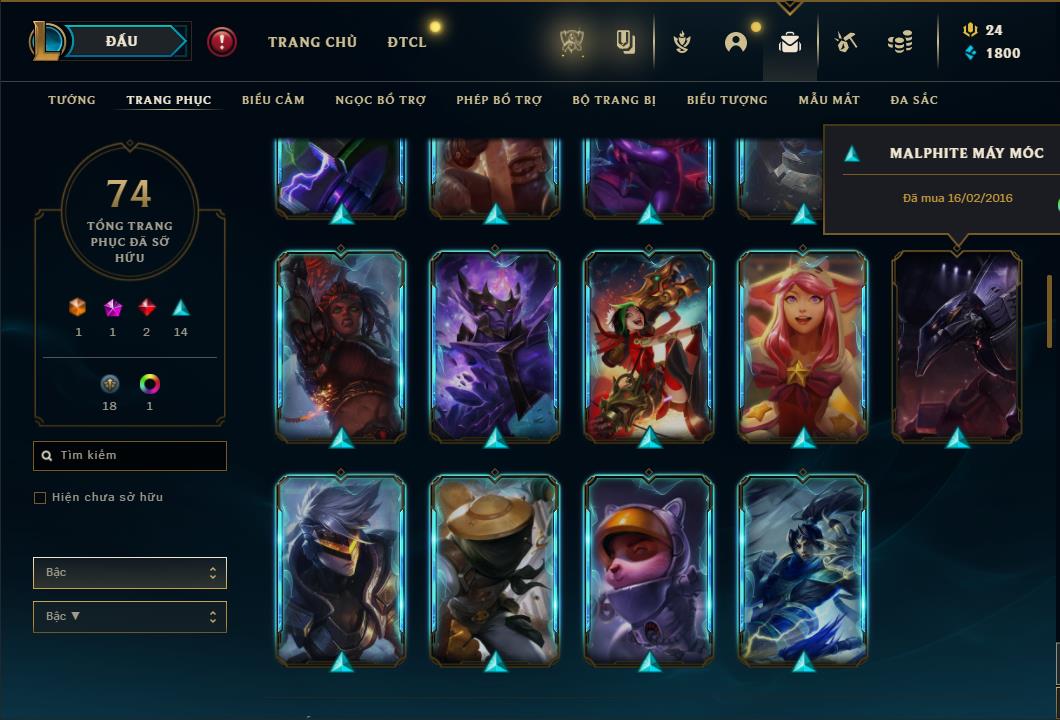Switch to the TƯỚNG tab
The width and height of the screenshot is (1060, 720).
(x=72, y=100)
